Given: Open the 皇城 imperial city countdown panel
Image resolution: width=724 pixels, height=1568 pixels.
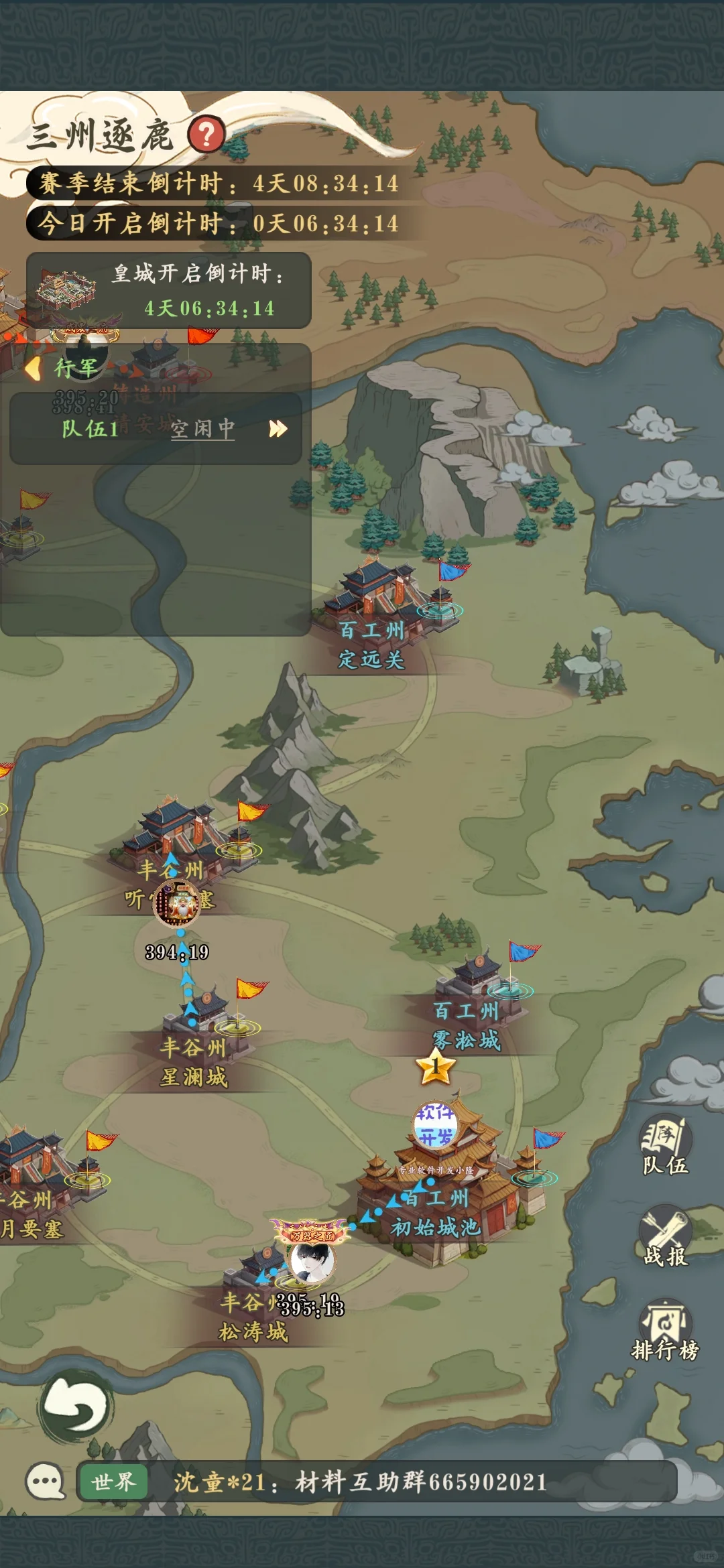Looking at the screenshot, I should 169,291.
